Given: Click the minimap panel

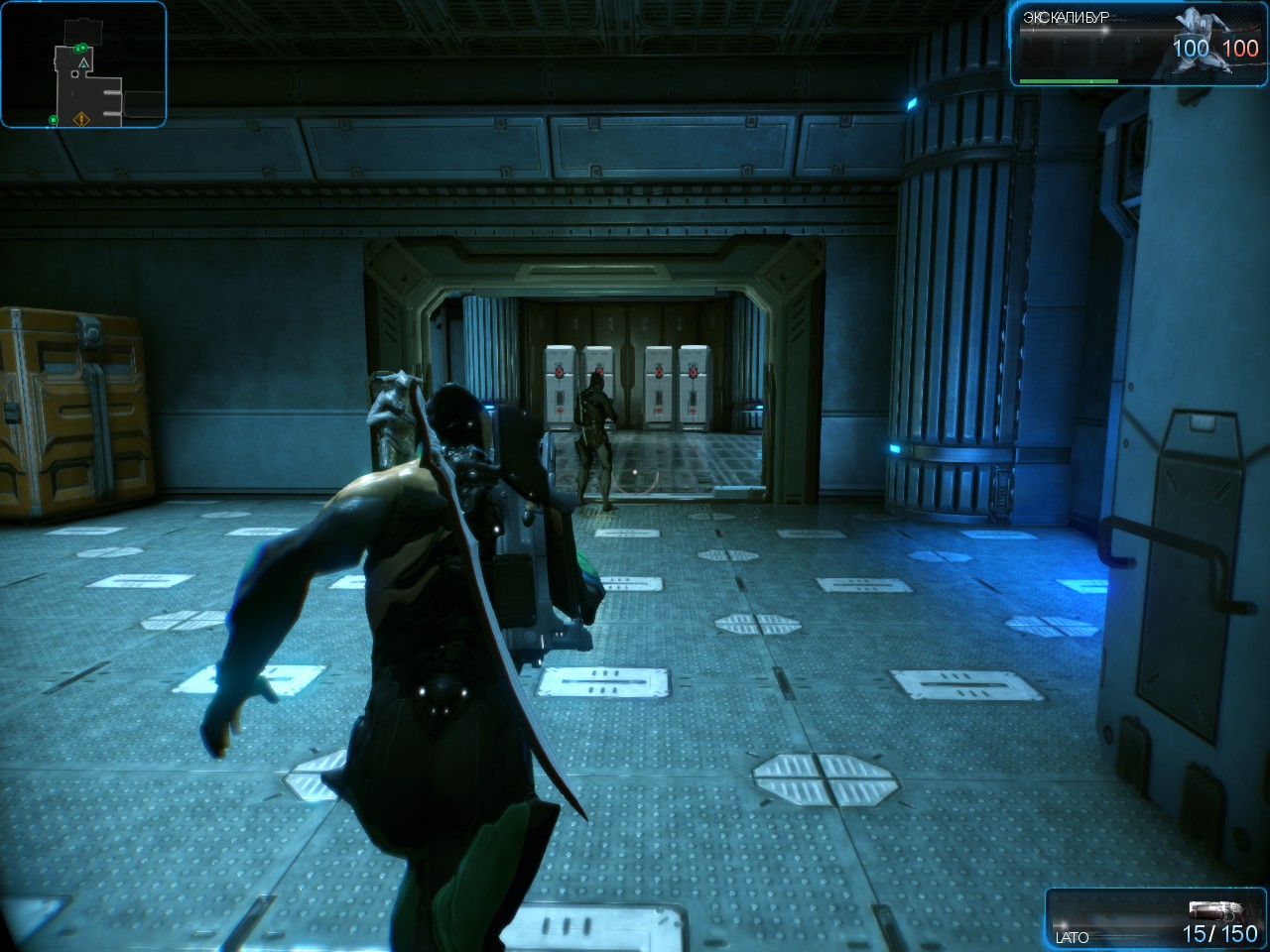Looking at the screenshot, I should (83, 64).
